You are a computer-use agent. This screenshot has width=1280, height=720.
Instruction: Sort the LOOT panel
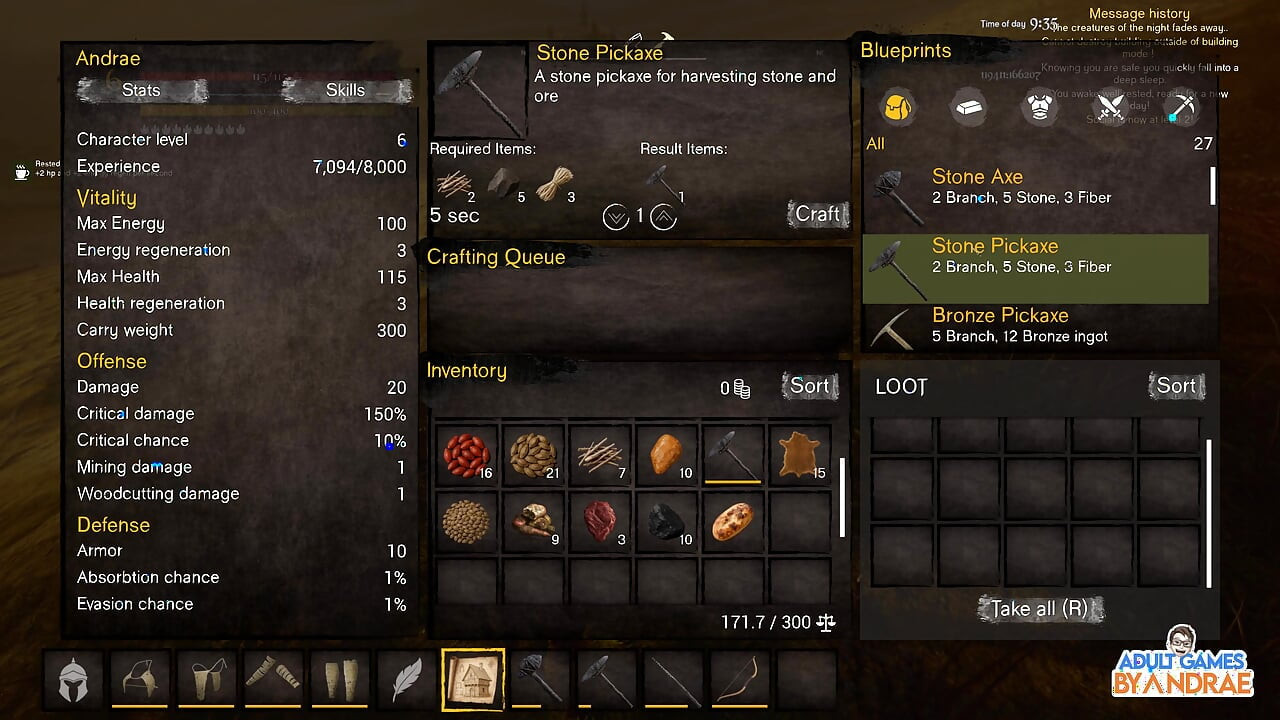tap(1176, 386)
